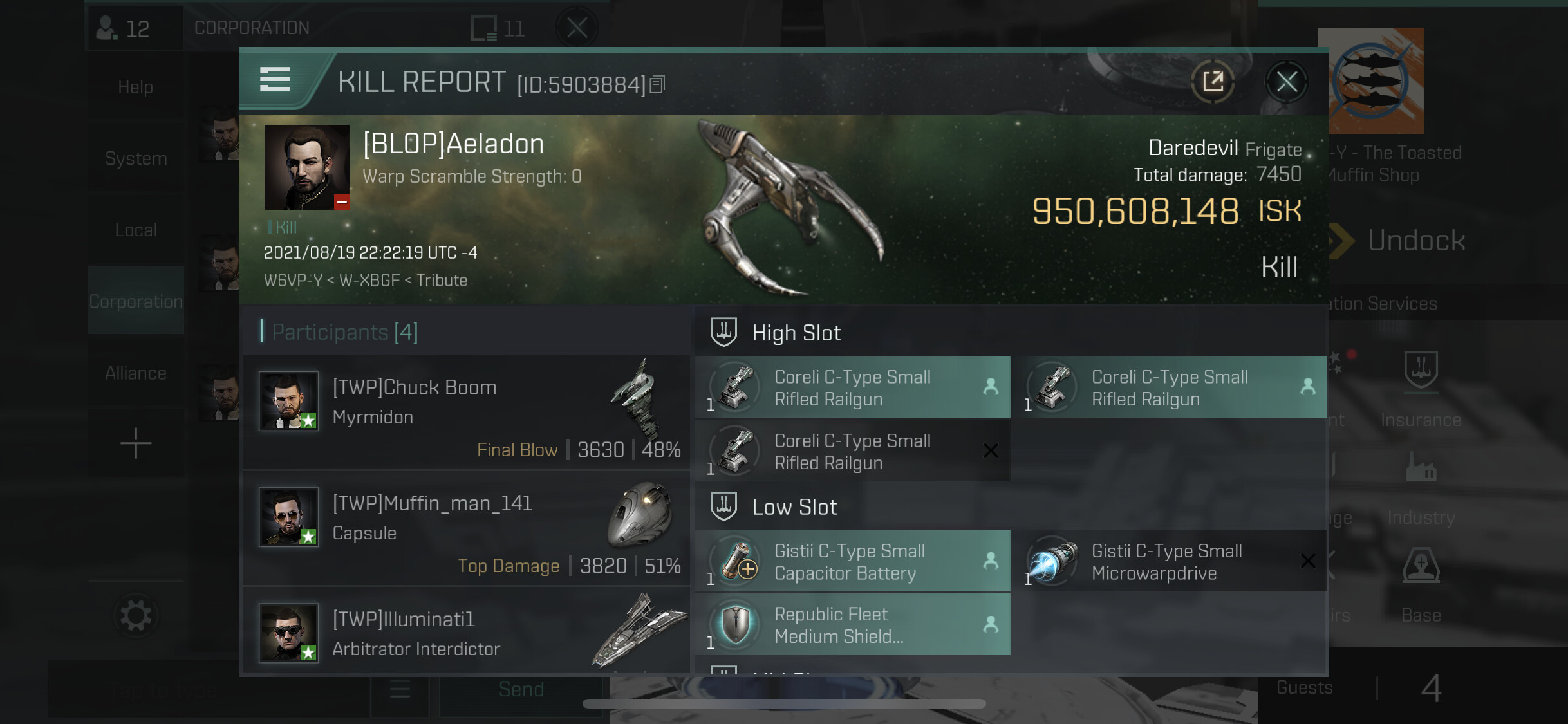This screenshot has width=1568, height=724.
Task: Share the kill report via export icon
Action: (1213, 82)
